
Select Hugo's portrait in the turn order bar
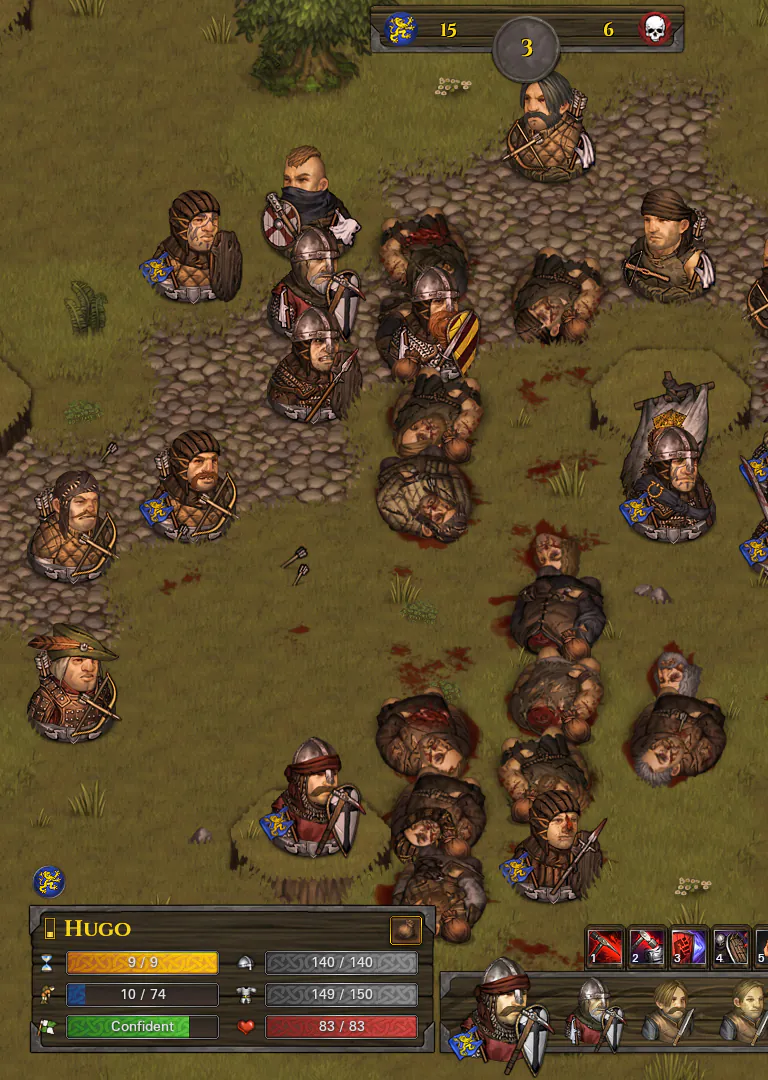tap(503, 1012)
